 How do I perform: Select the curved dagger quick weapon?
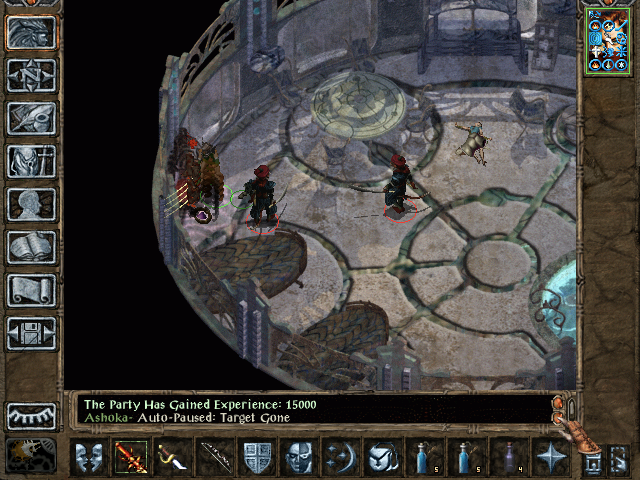point(173,459)
